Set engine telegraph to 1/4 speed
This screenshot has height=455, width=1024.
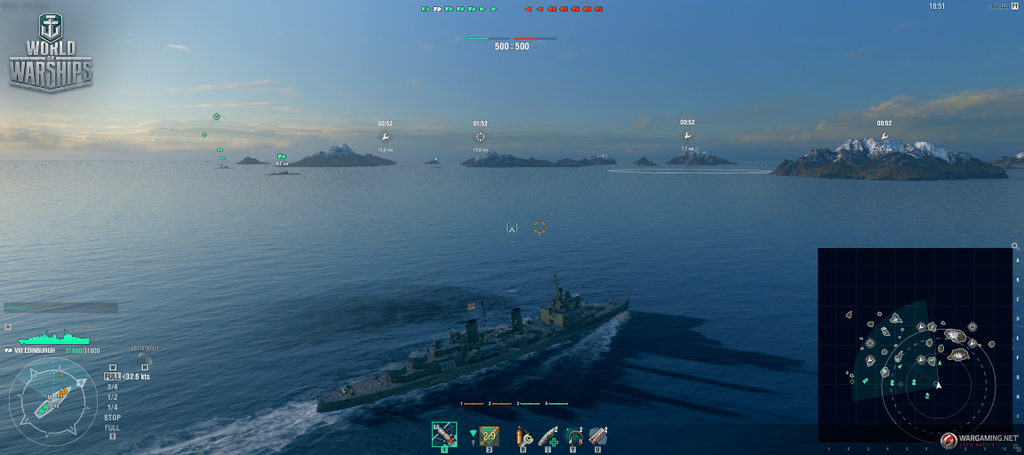(112, 407)
